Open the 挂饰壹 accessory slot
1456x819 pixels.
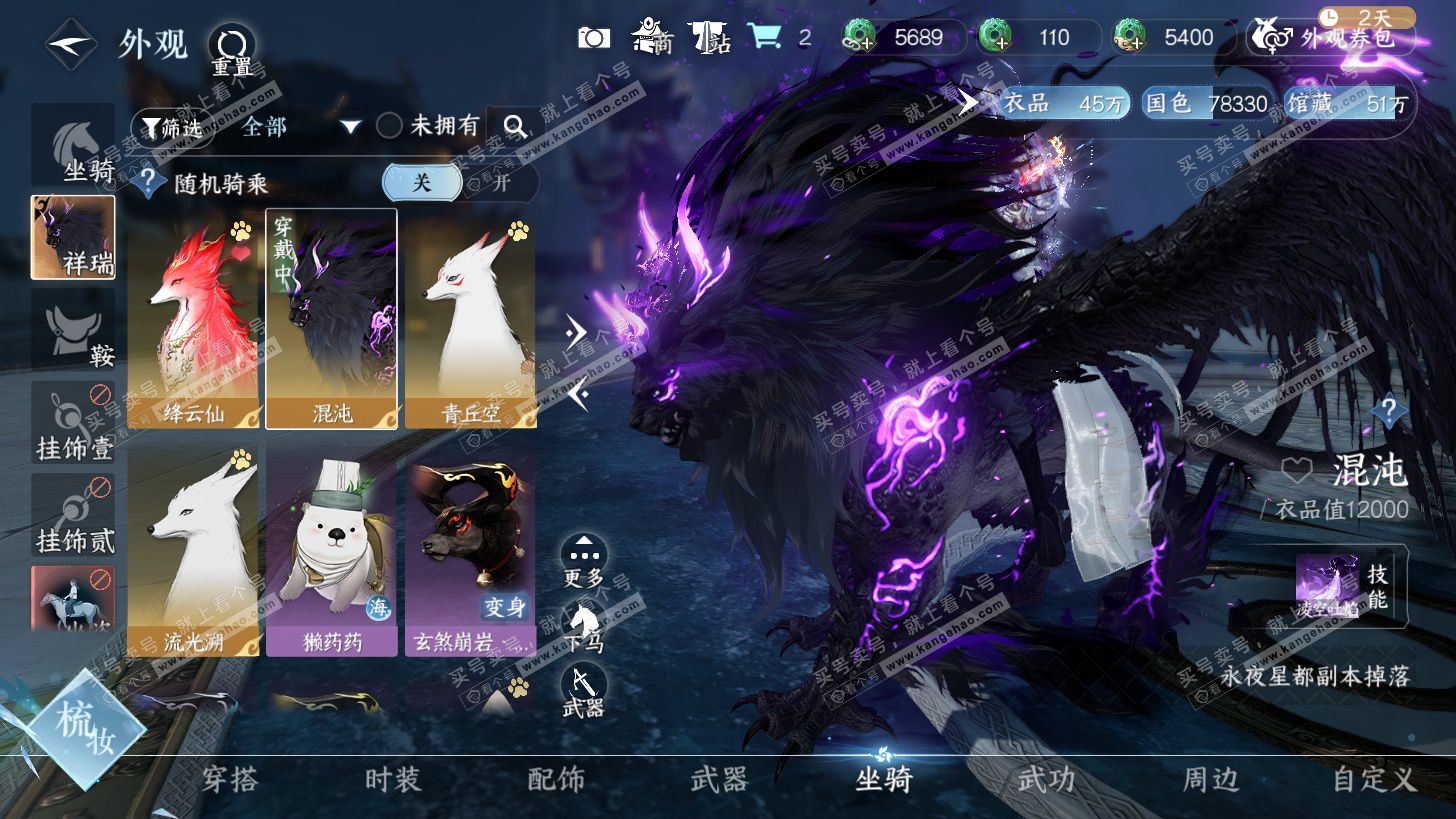point(73,422)
